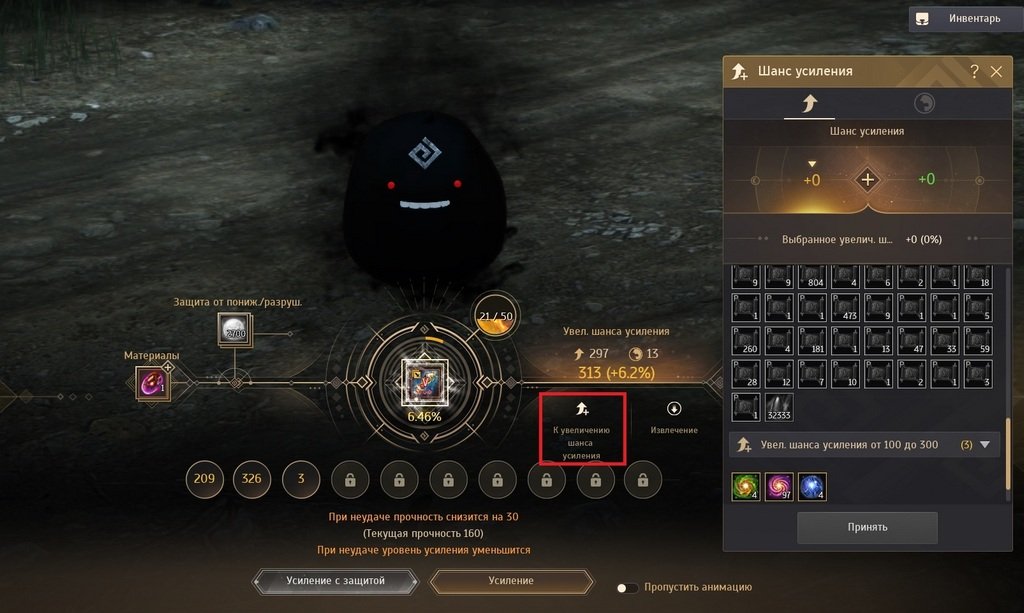1024x613 pixels.
Task: Select the green swirl item
Action: [745, 487]
